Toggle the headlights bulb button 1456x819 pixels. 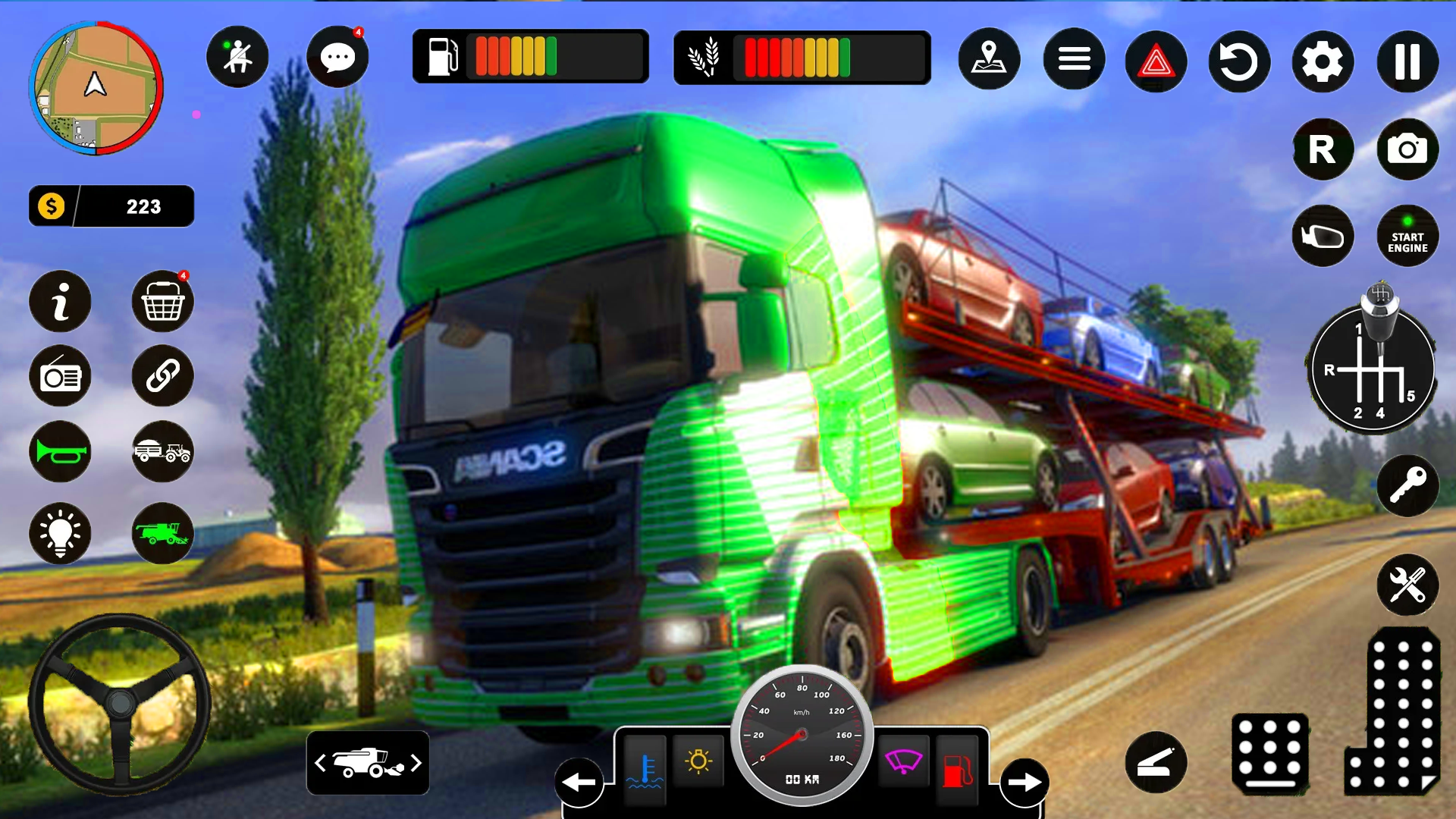[x=60, y=532]
